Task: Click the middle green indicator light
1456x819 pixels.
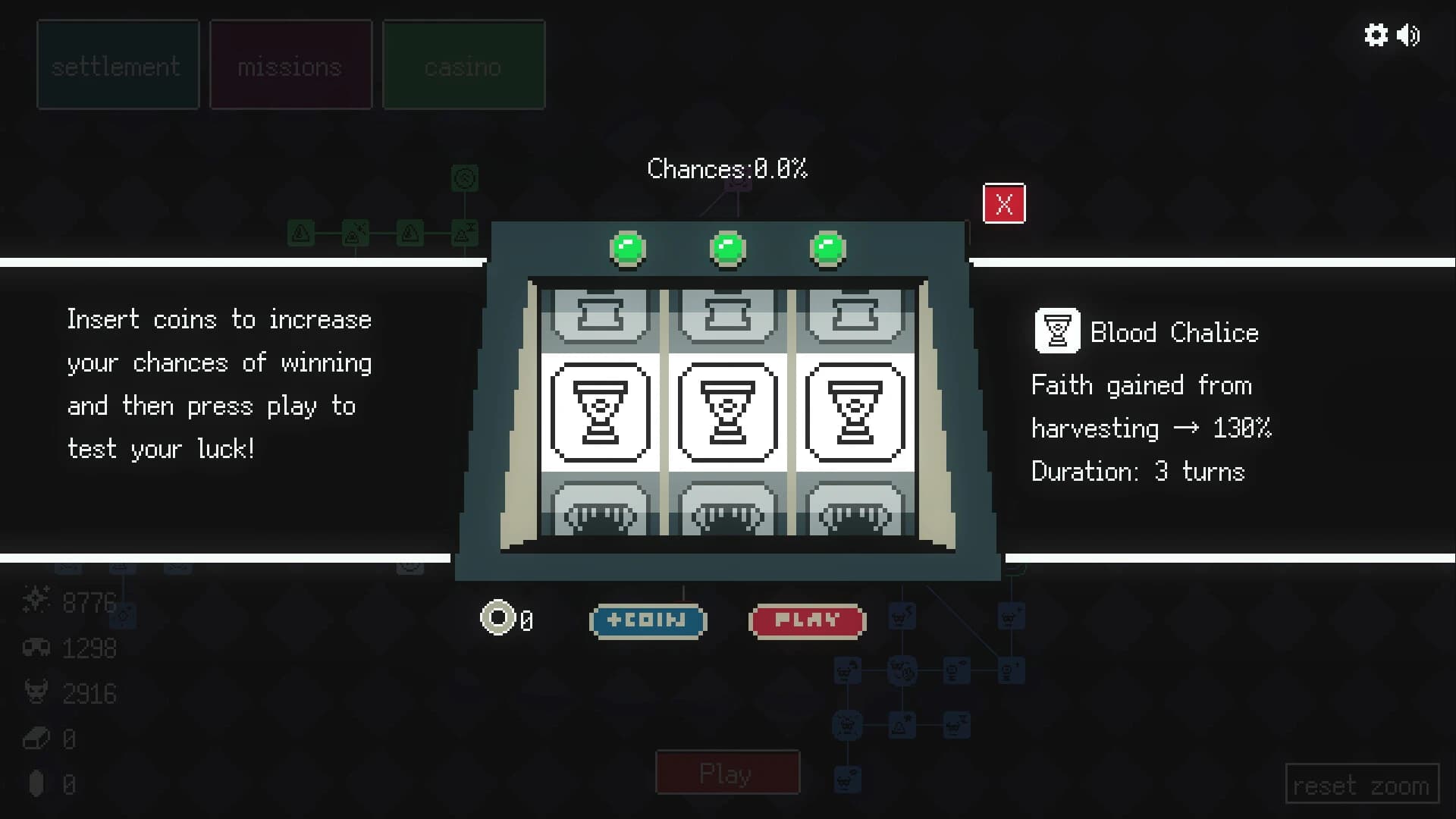Action: [728, 247]
